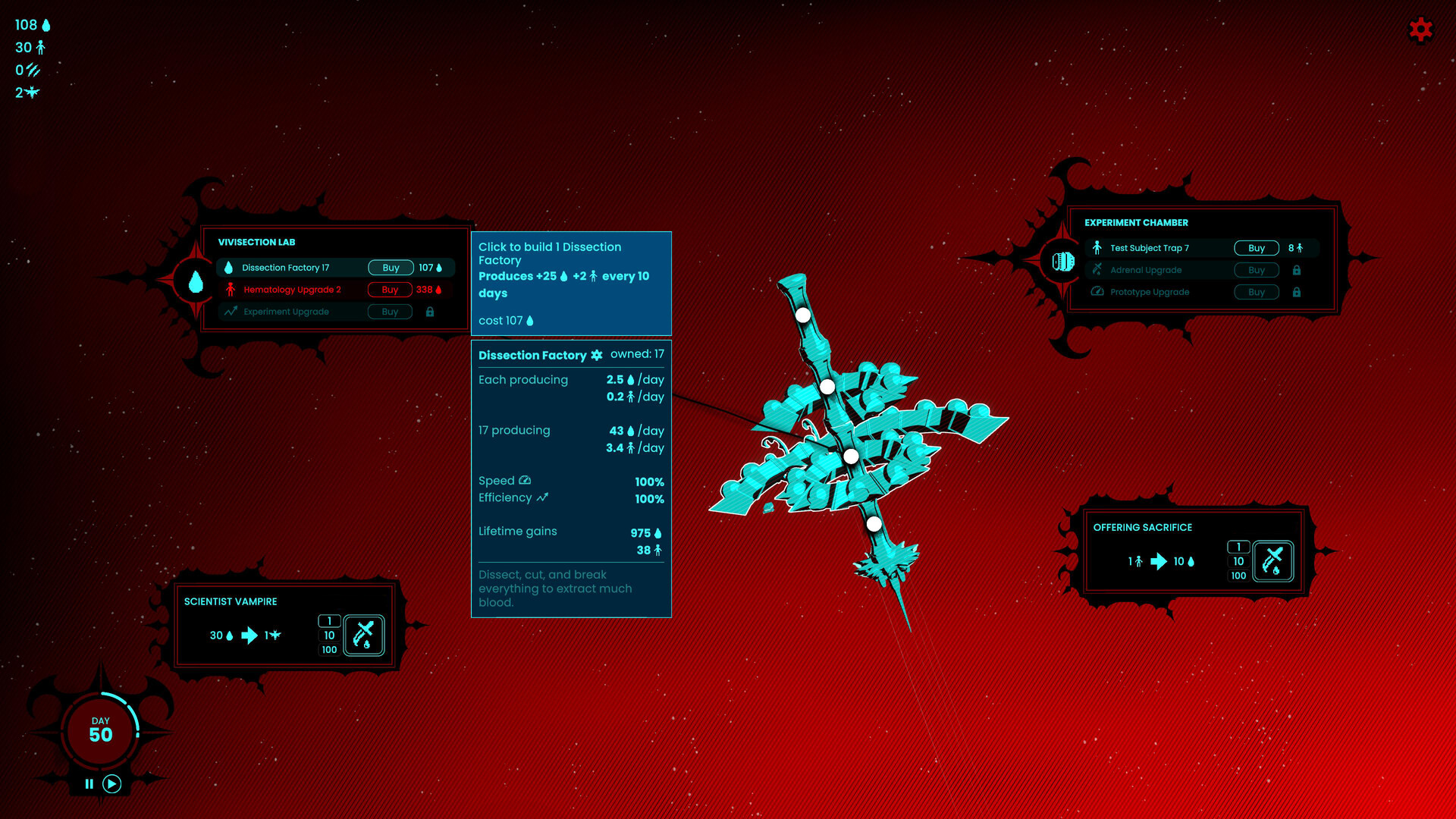This screenshot has width=1456, height=819.
Task: Select the Hematology Upgrade syringe icon
Action: [x=231, y=289]
